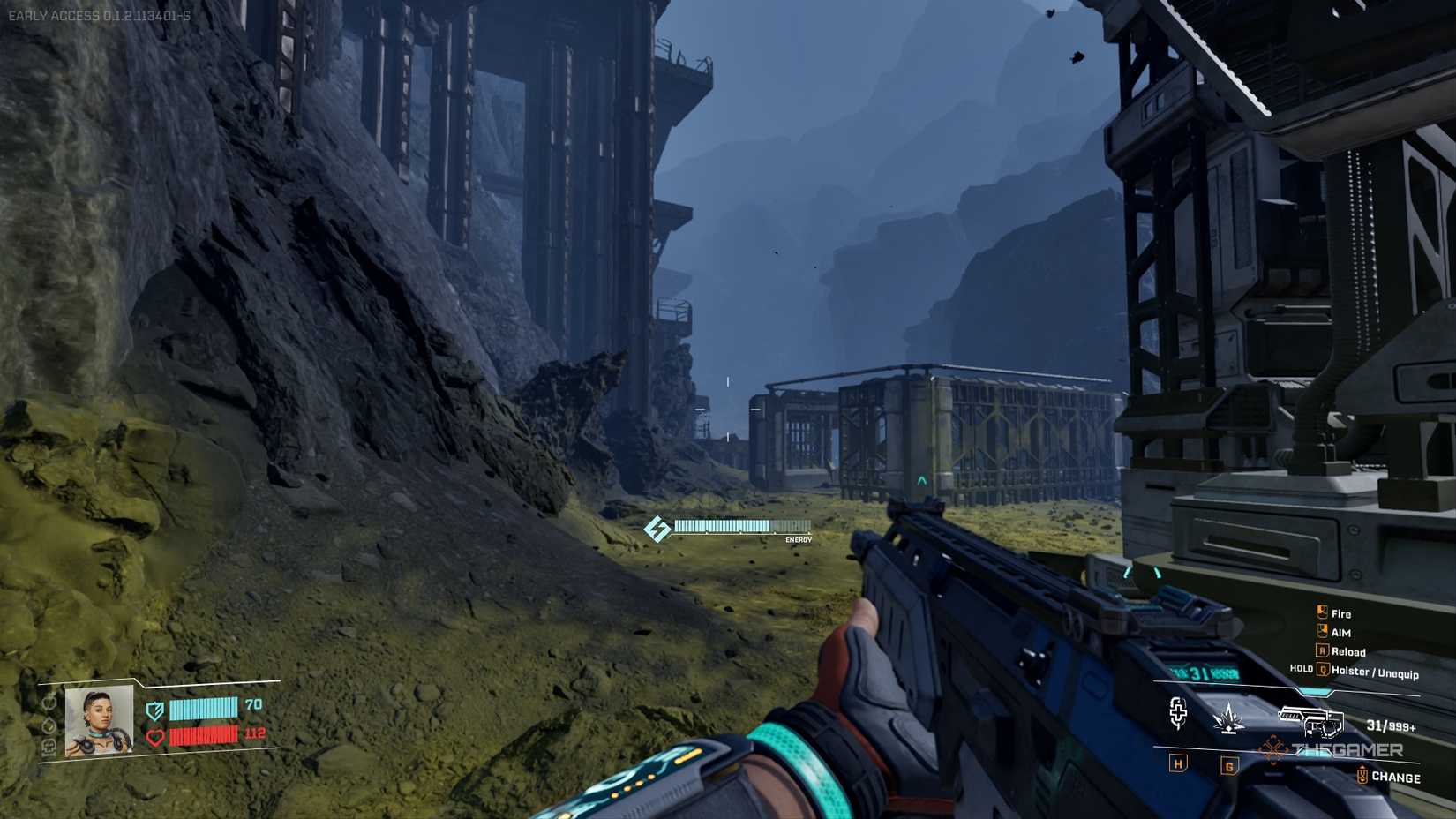
Task: Click the skull status icon beside the portrait
Action: [x=49, y=746]
